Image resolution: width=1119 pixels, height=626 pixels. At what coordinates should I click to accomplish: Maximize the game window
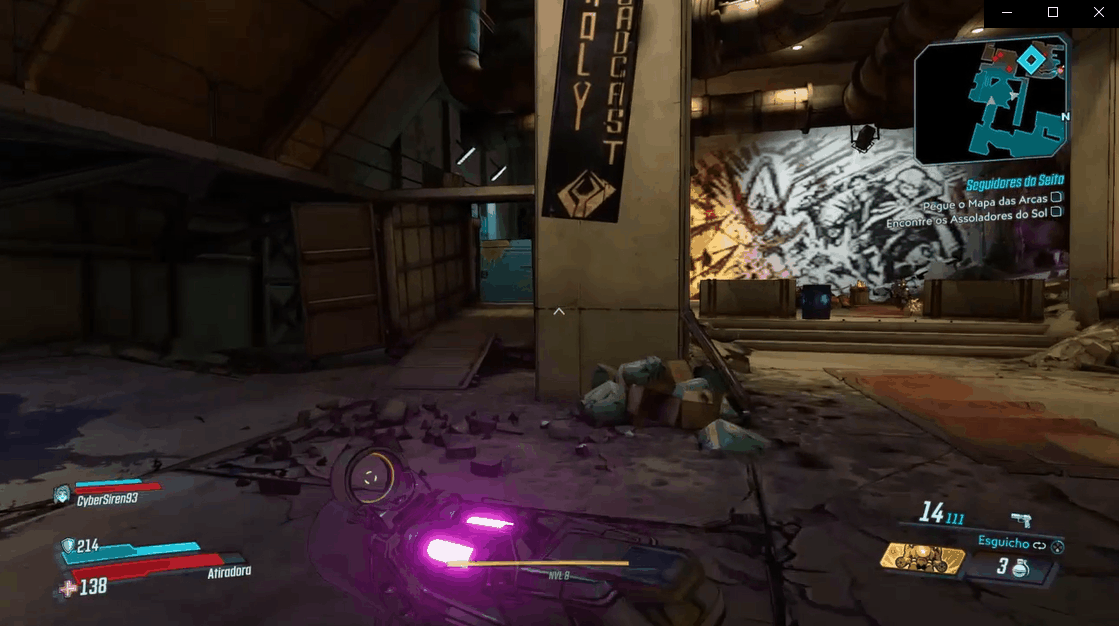pyautogui.click(x=1052, y=12)
